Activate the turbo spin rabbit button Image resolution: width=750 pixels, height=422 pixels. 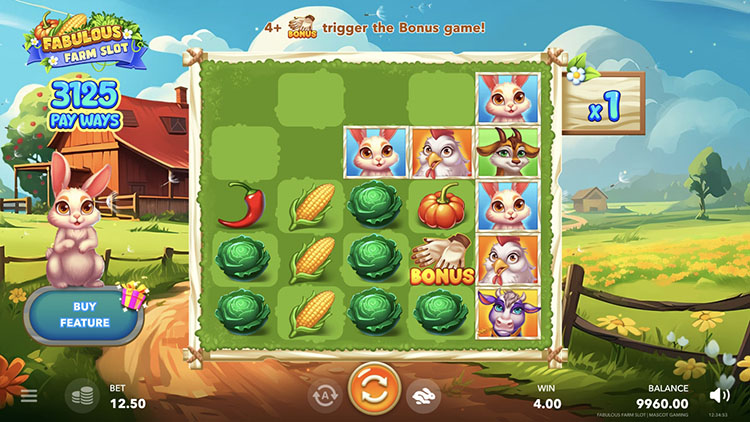424,395
